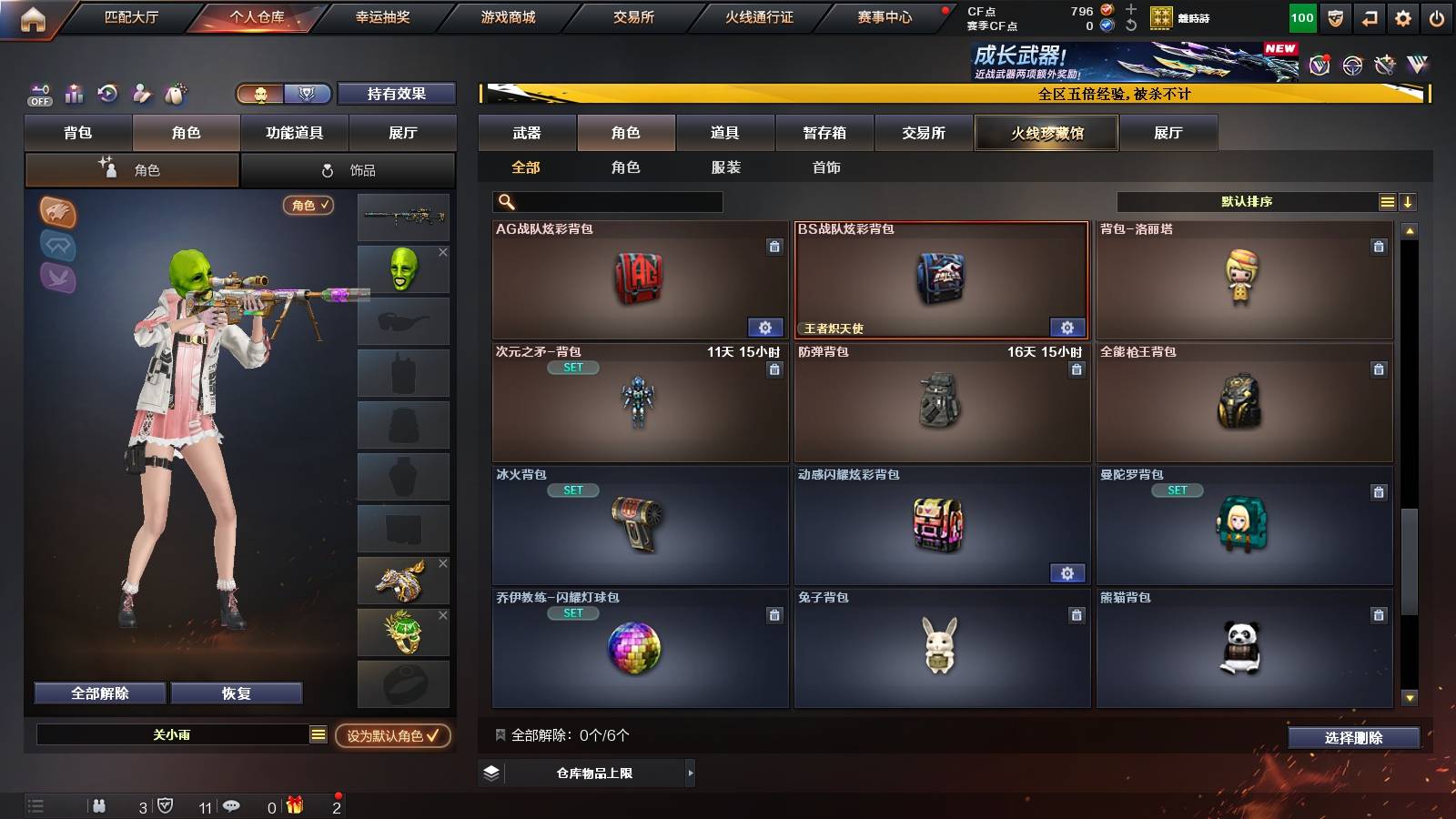The height and width of the screenshot is (819, 1456).
Task: Click the dog tag effects icon in the toolbar
Action: (x=174, y=93)
